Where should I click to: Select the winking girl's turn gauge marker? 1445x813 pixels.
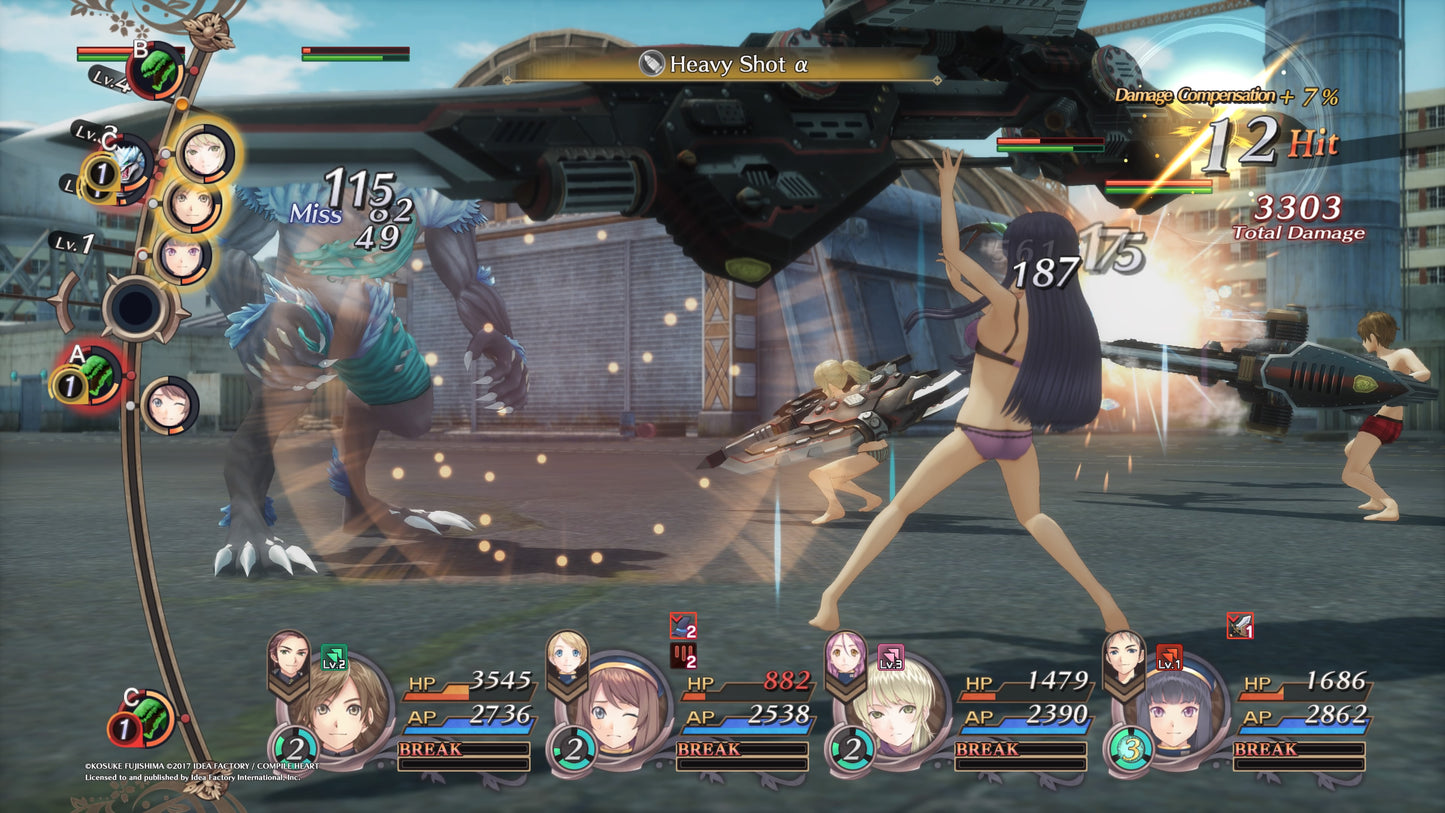[x=169, y=404]
